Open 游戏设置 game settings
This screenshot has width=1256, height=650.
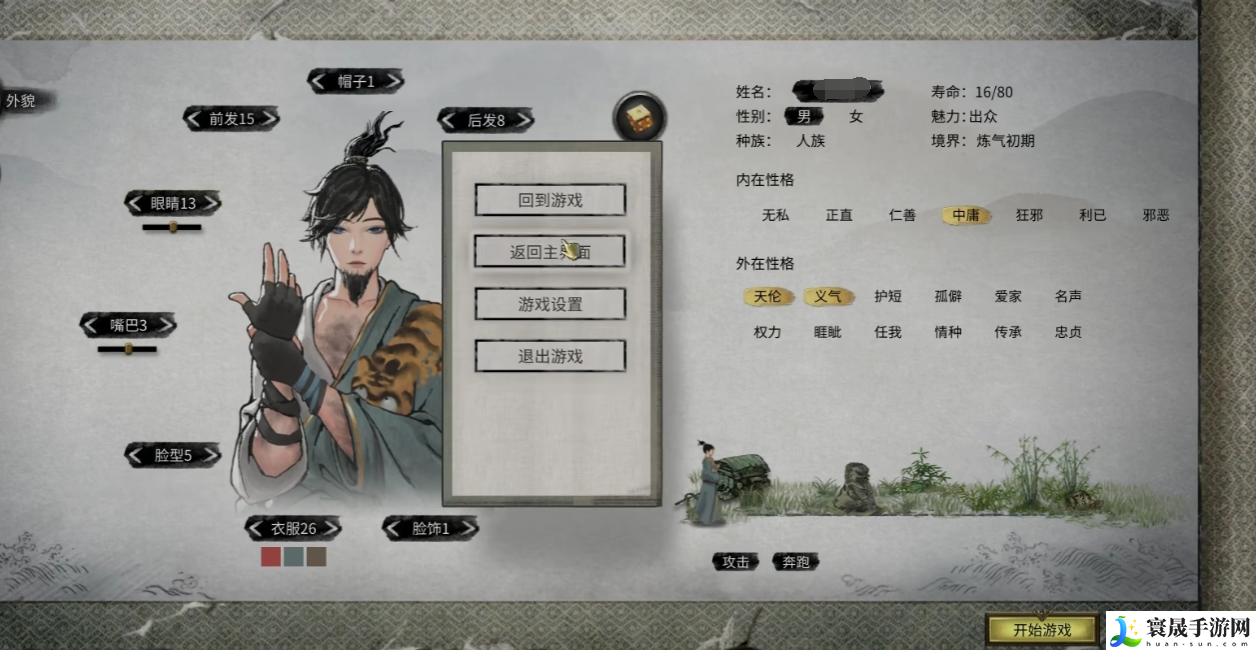550,304
